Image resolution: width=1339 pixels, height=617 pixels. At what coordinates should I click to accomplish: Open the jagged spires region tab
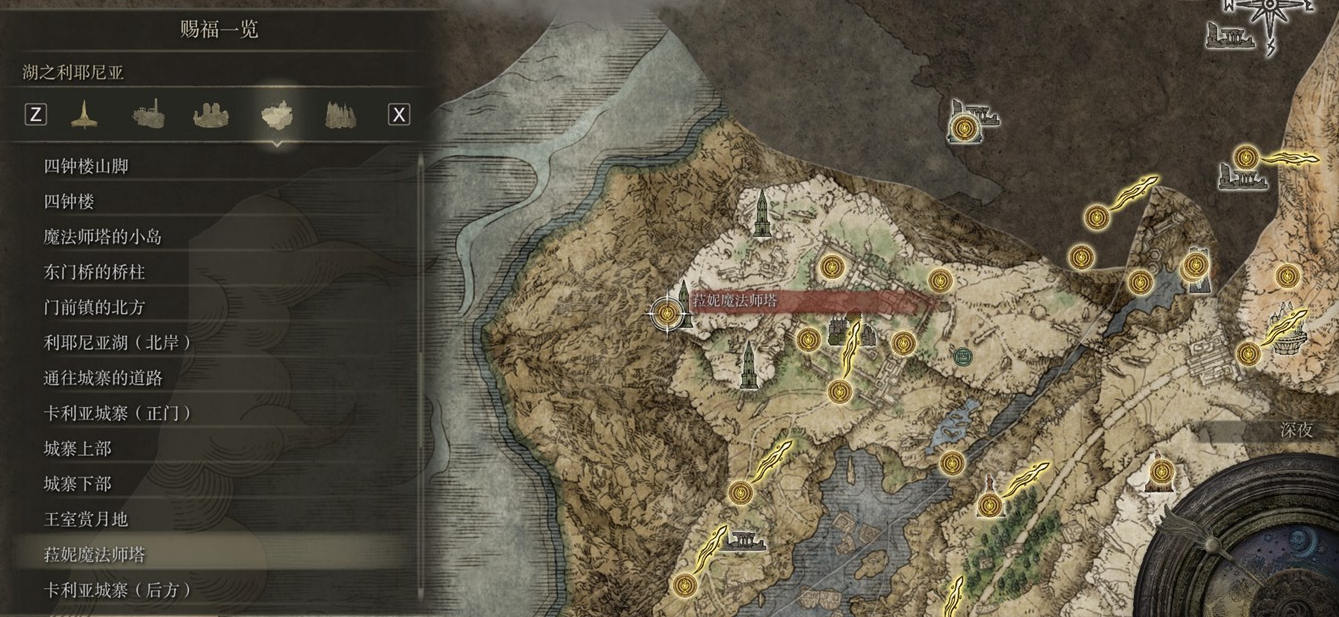coord(340,115)
